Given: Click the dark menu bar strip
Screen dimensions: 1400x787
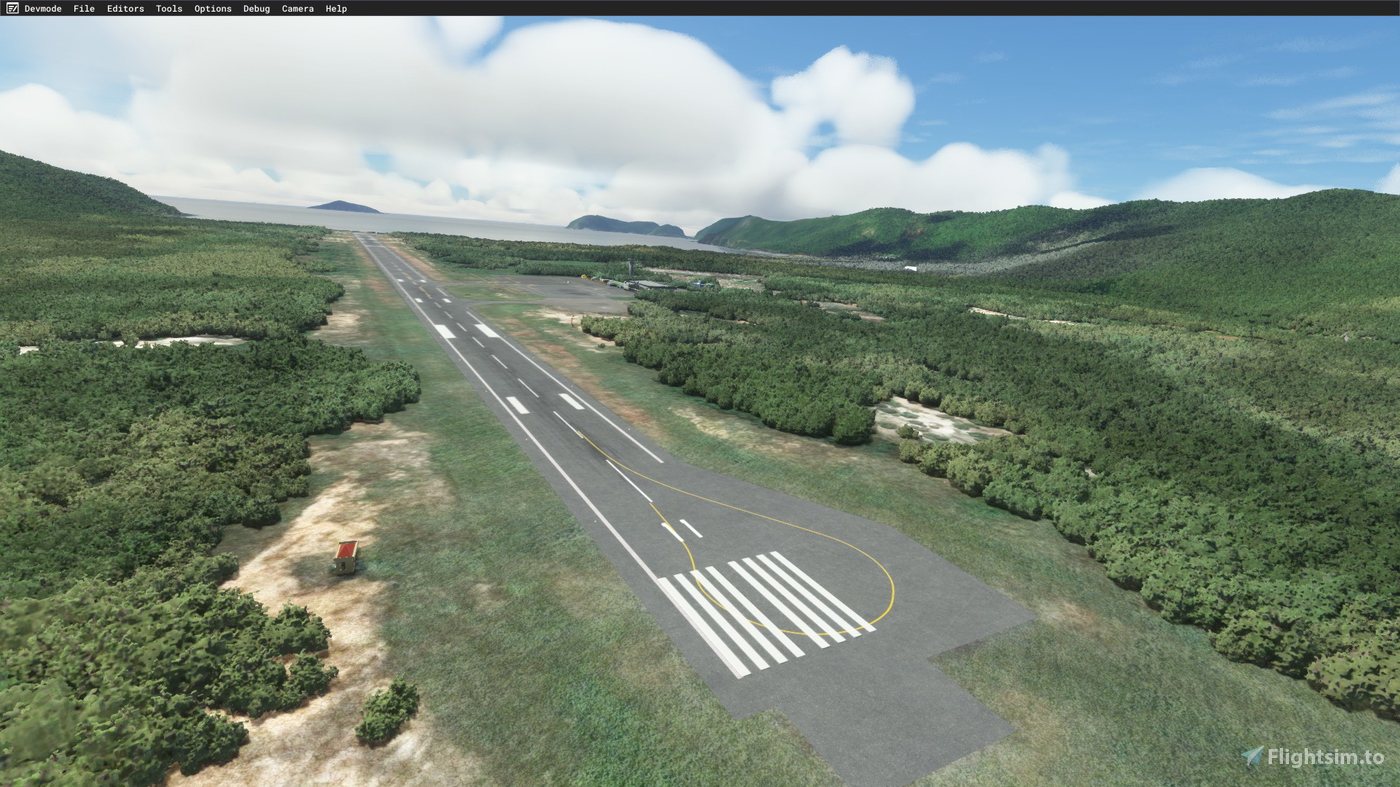Looking at the screenshot, I should [x=700, y=7].
